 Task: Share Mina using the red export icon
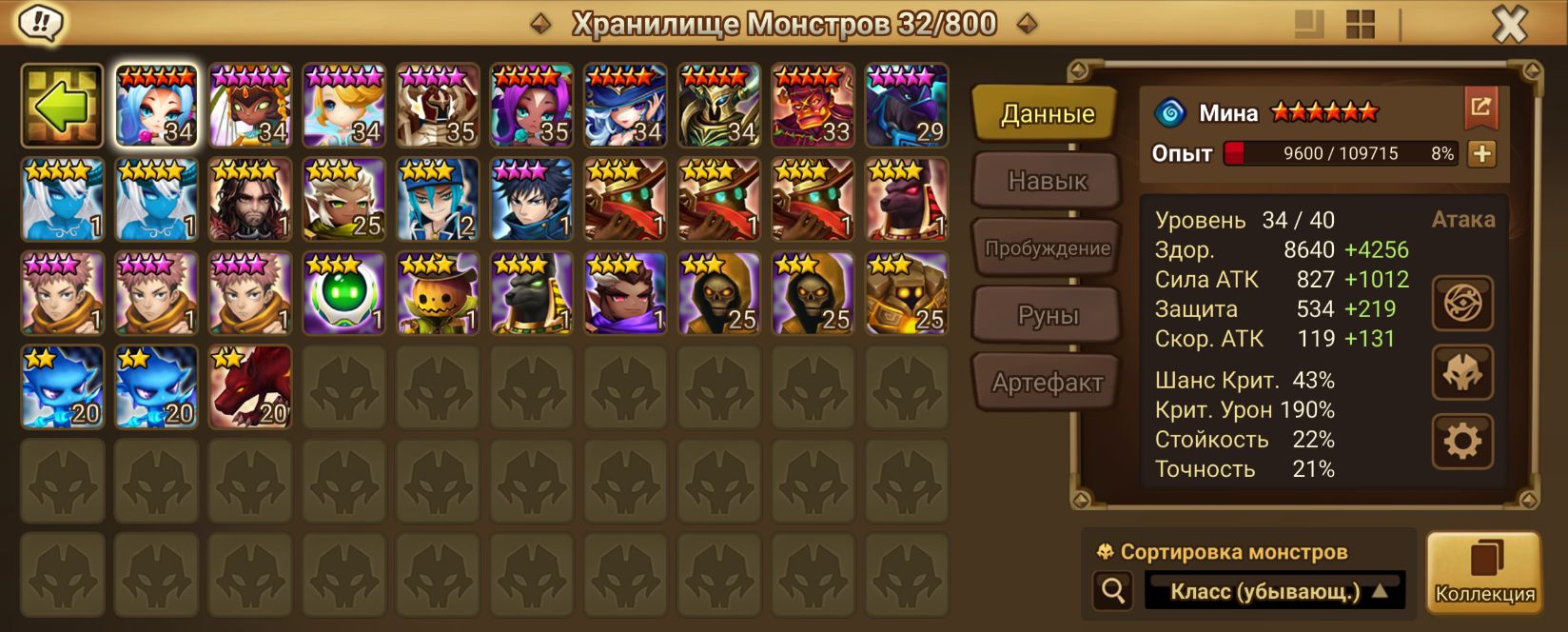tap(1480, 108)
